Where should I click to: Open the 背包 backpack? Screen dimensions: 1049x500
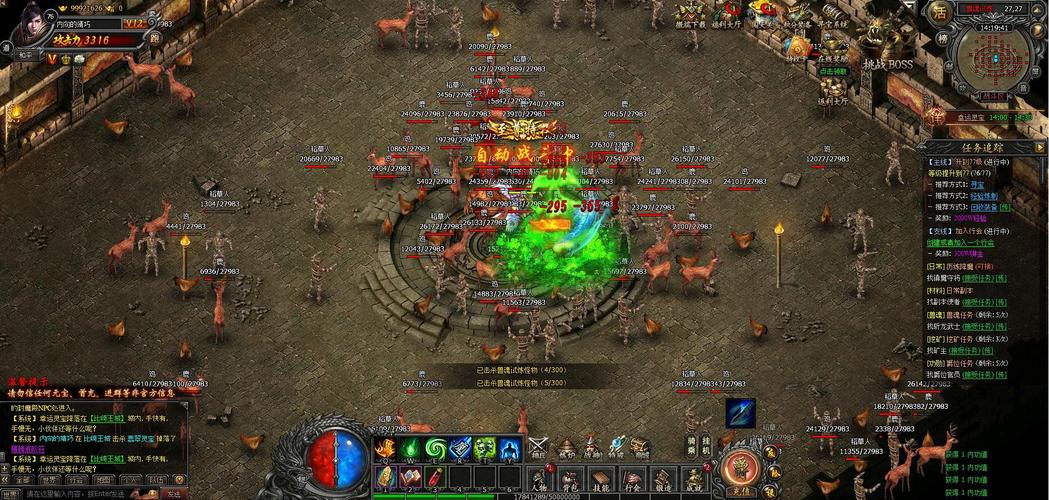[x=569, y=479]
